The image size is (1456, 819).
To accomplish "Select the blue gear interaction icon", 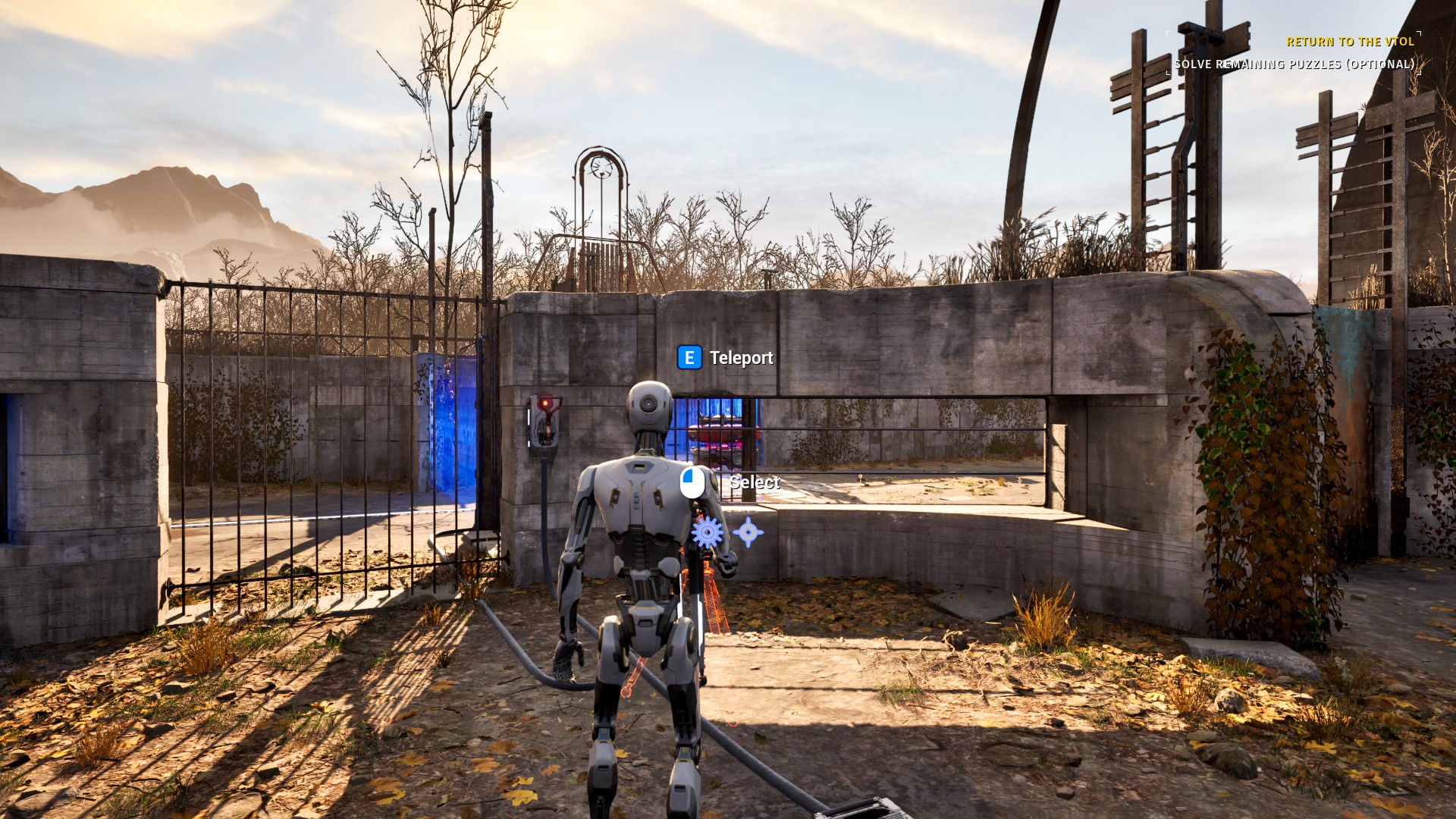I will pos(708,533).
